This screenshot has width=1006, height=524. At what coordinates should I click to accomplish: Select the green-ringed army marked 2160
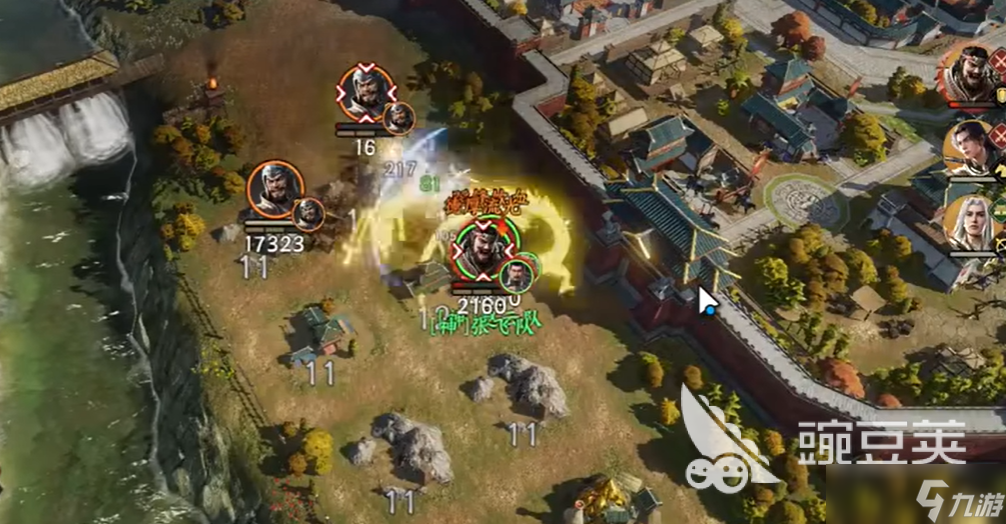point(485,246)
